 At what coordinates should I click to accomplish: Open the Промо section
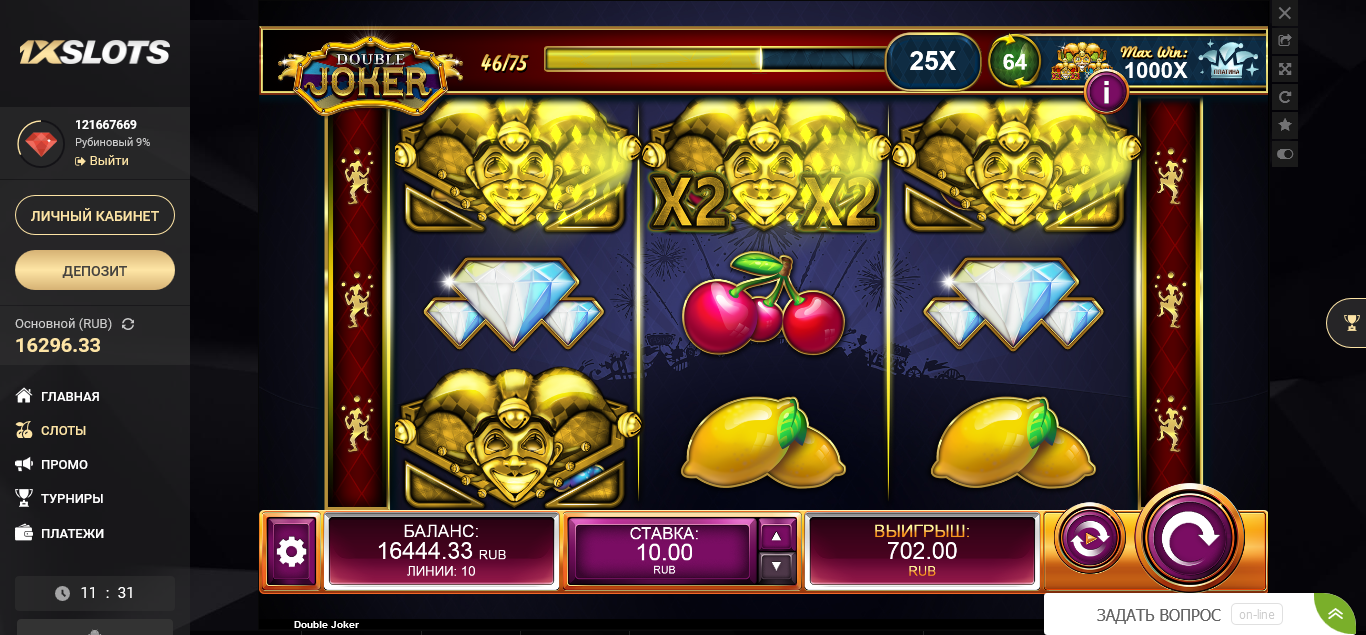coord(64,464)
